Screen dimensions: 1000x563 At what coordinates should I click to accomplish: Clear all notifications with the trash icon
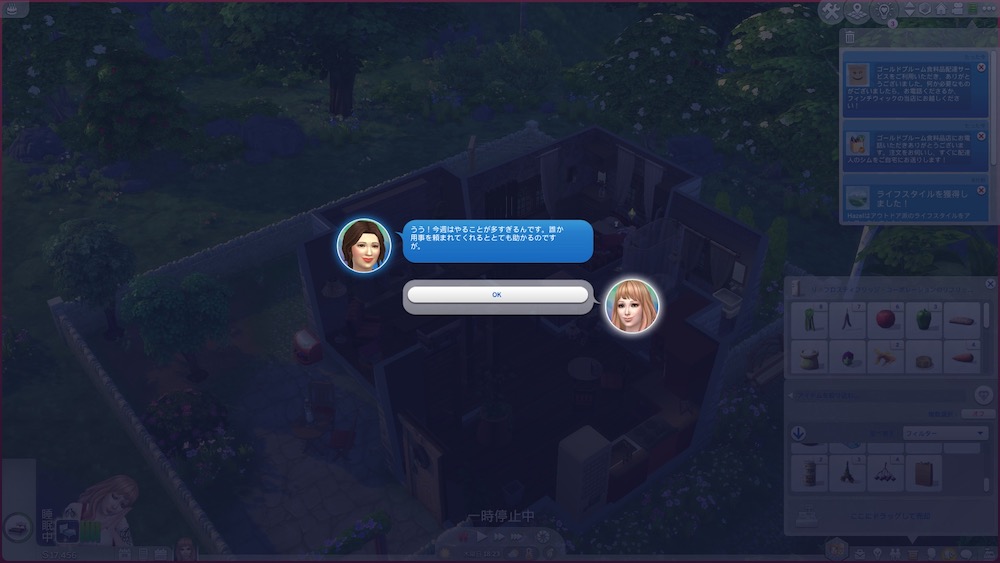tap(850, 37)
